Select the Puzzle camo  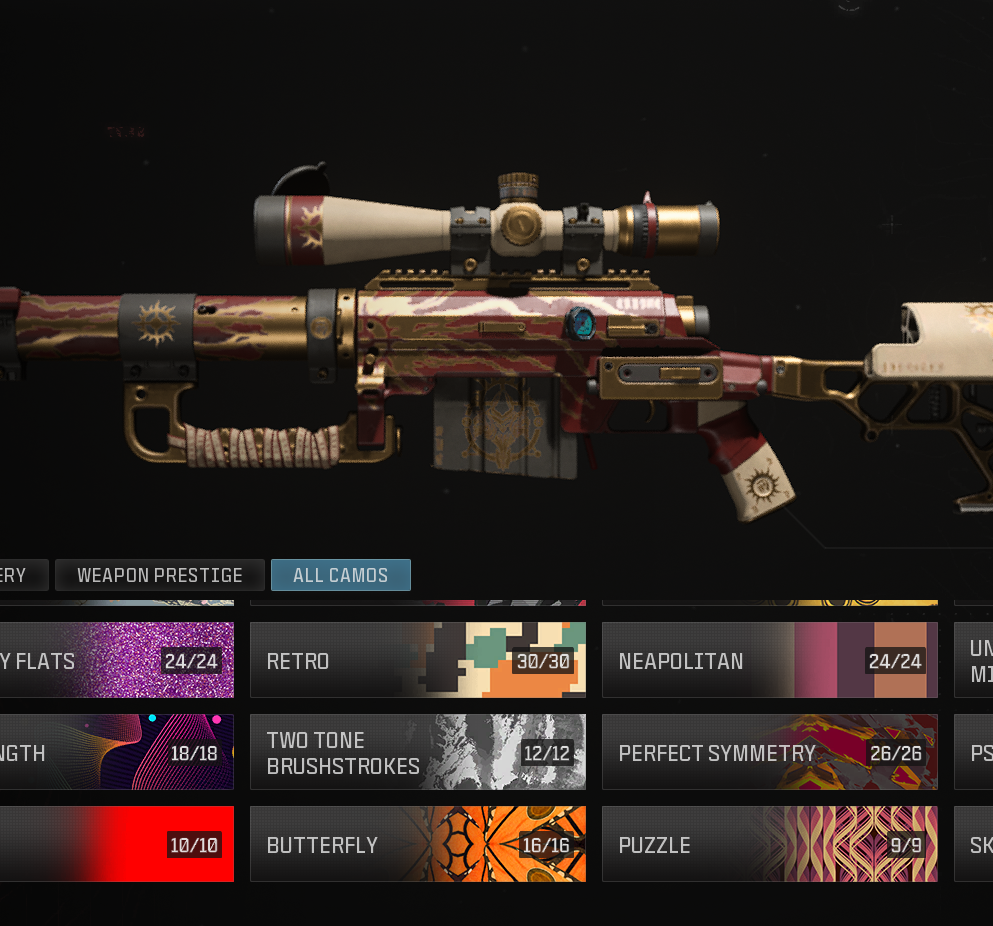point(769,844)
